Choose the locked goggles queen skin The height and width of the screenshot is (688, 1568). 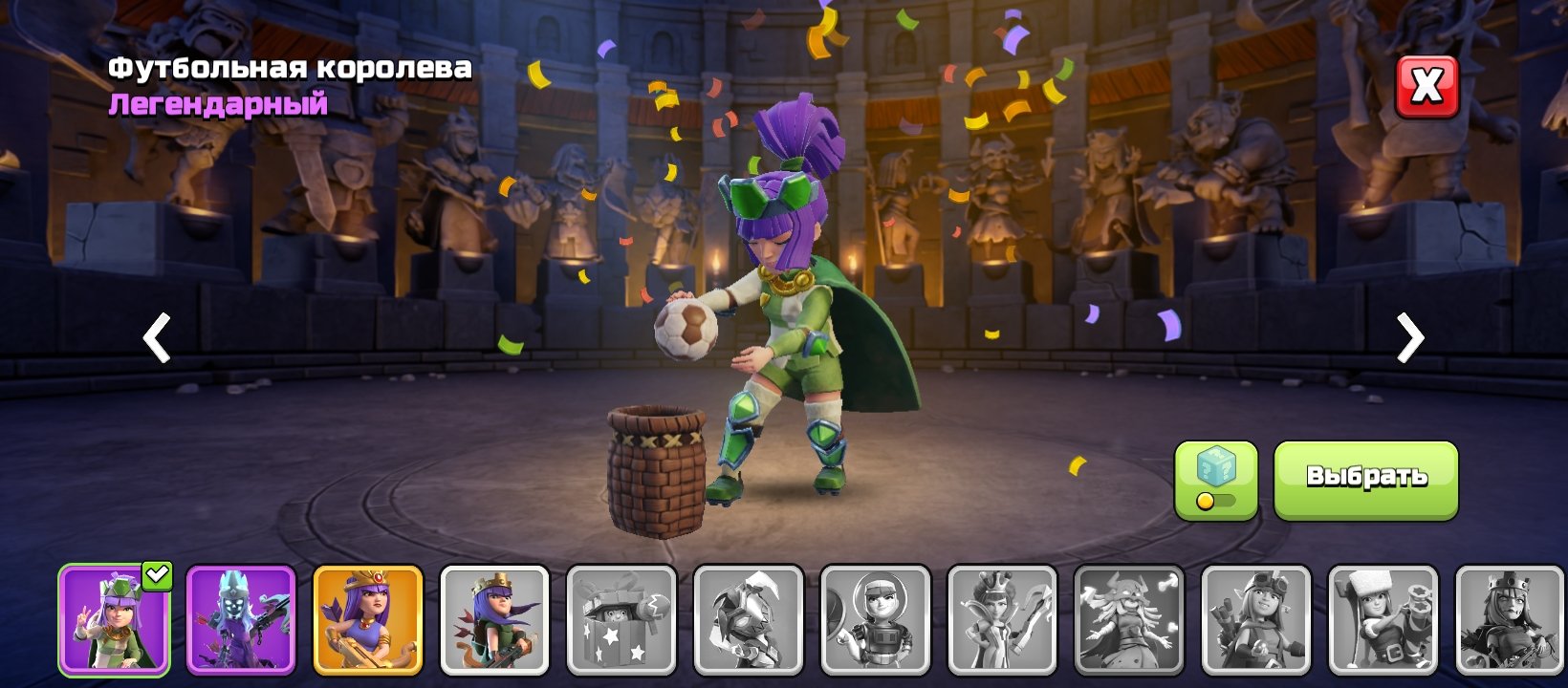click(x=1255, y=619)
